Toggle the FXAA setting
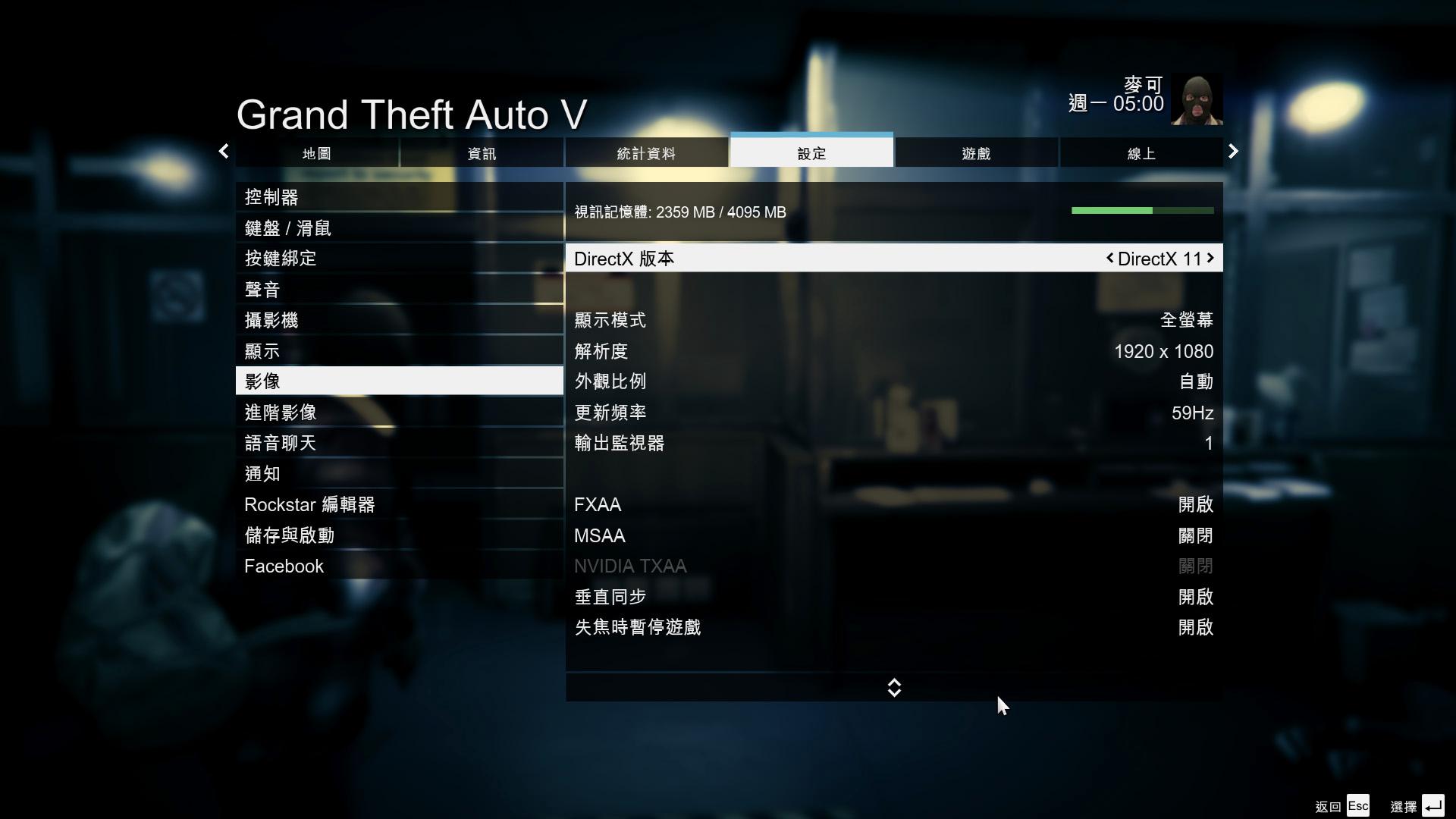1456x819 pixels. pyautogui.click(x=893, y=504)
